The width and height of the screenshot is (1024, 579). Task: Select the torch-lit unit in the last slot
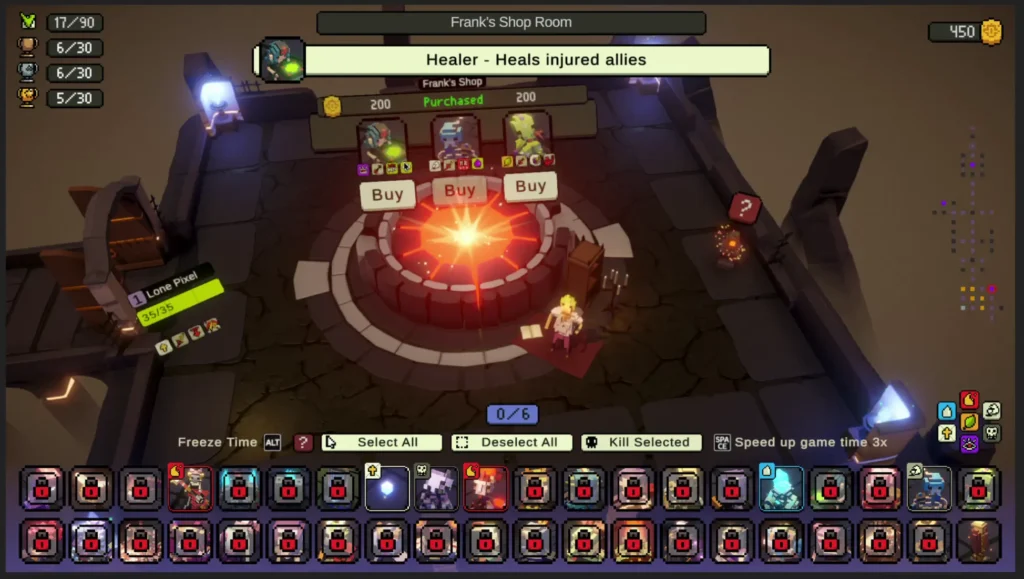(x=978, y=540)
